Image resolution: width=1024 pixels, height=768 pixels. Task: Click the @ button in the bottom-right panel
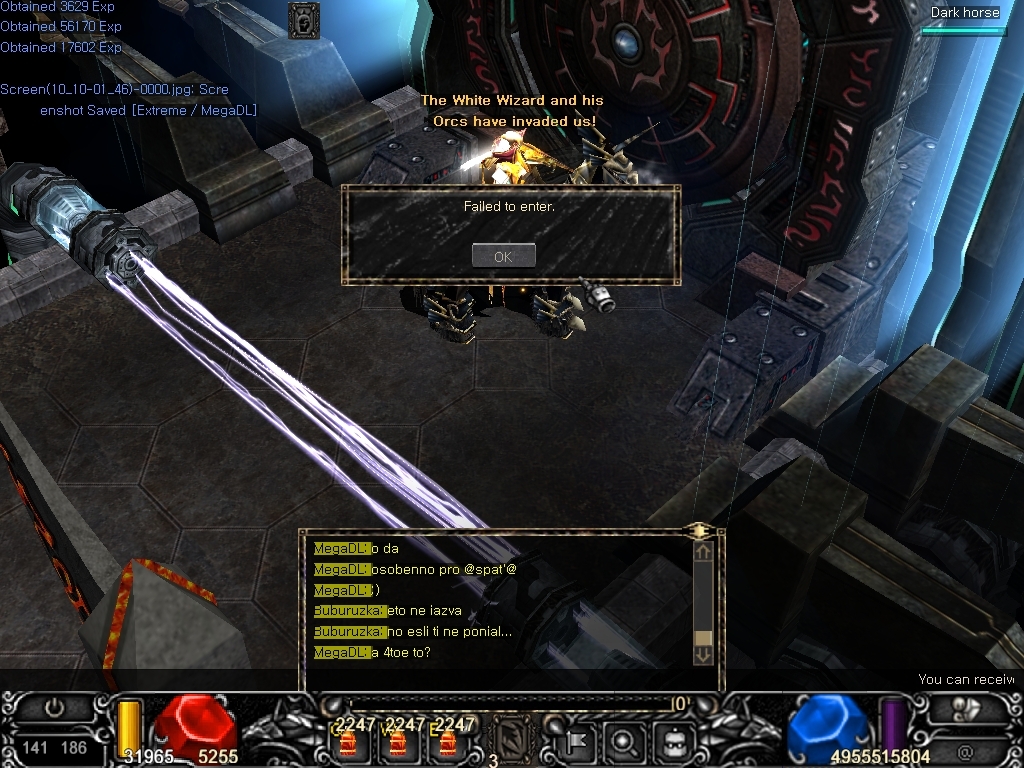point(965,751)
